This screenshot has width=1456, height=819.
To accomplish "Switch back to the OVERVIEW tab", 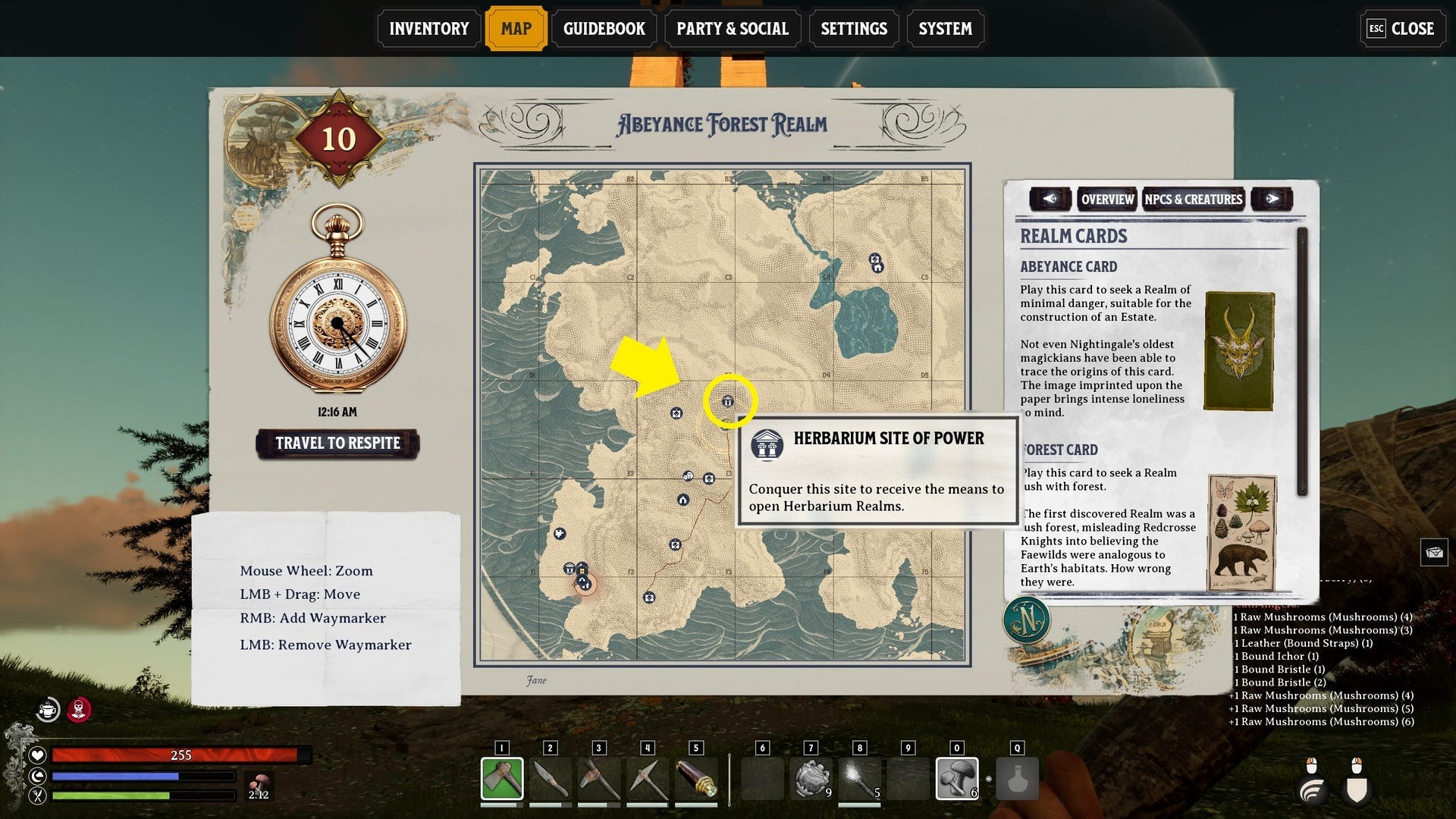I will pyautogui.click(x=1107, y=199).
